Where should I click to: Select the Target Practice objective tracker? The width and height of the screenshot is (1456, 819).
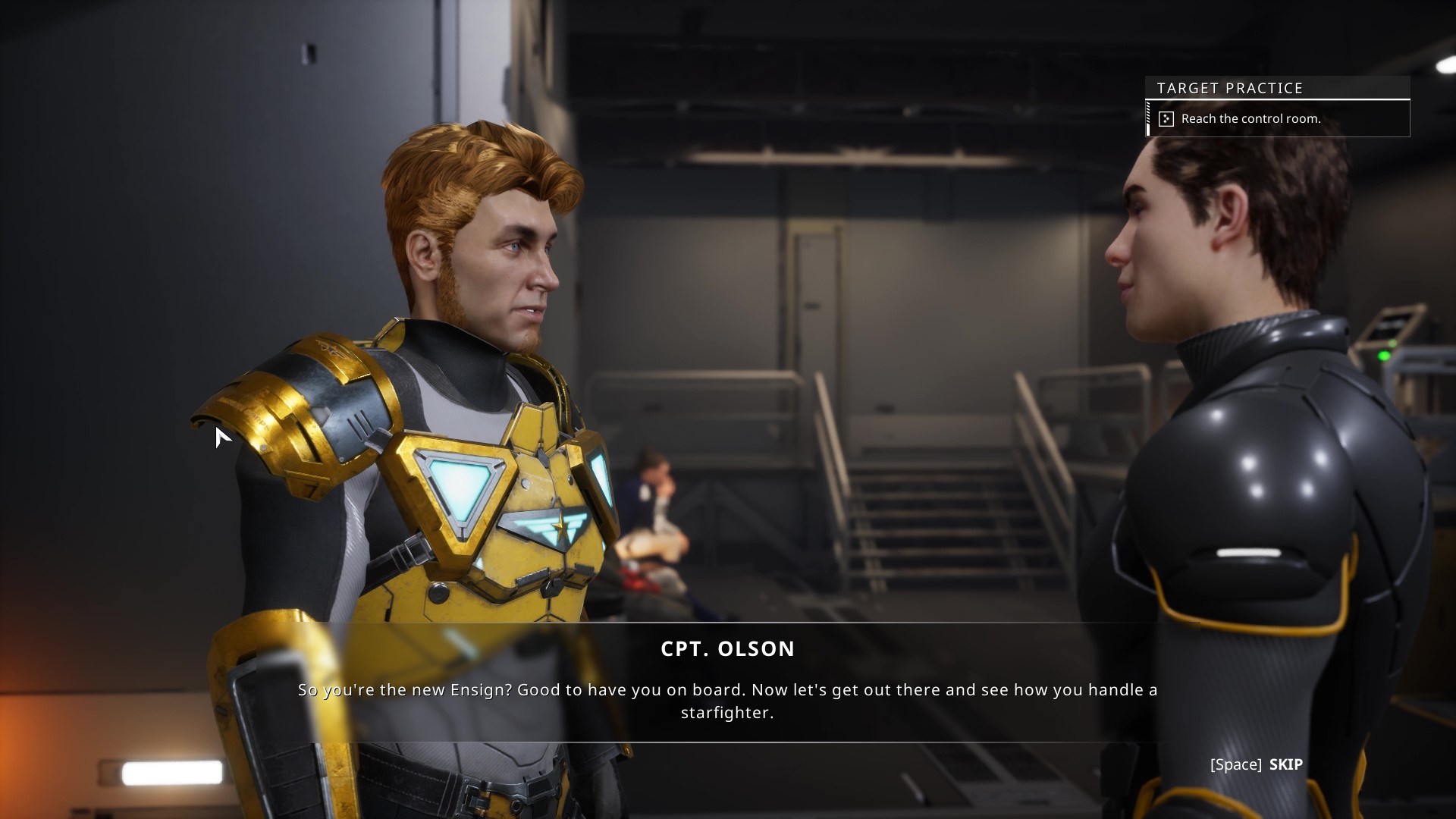coord(1277,107)
